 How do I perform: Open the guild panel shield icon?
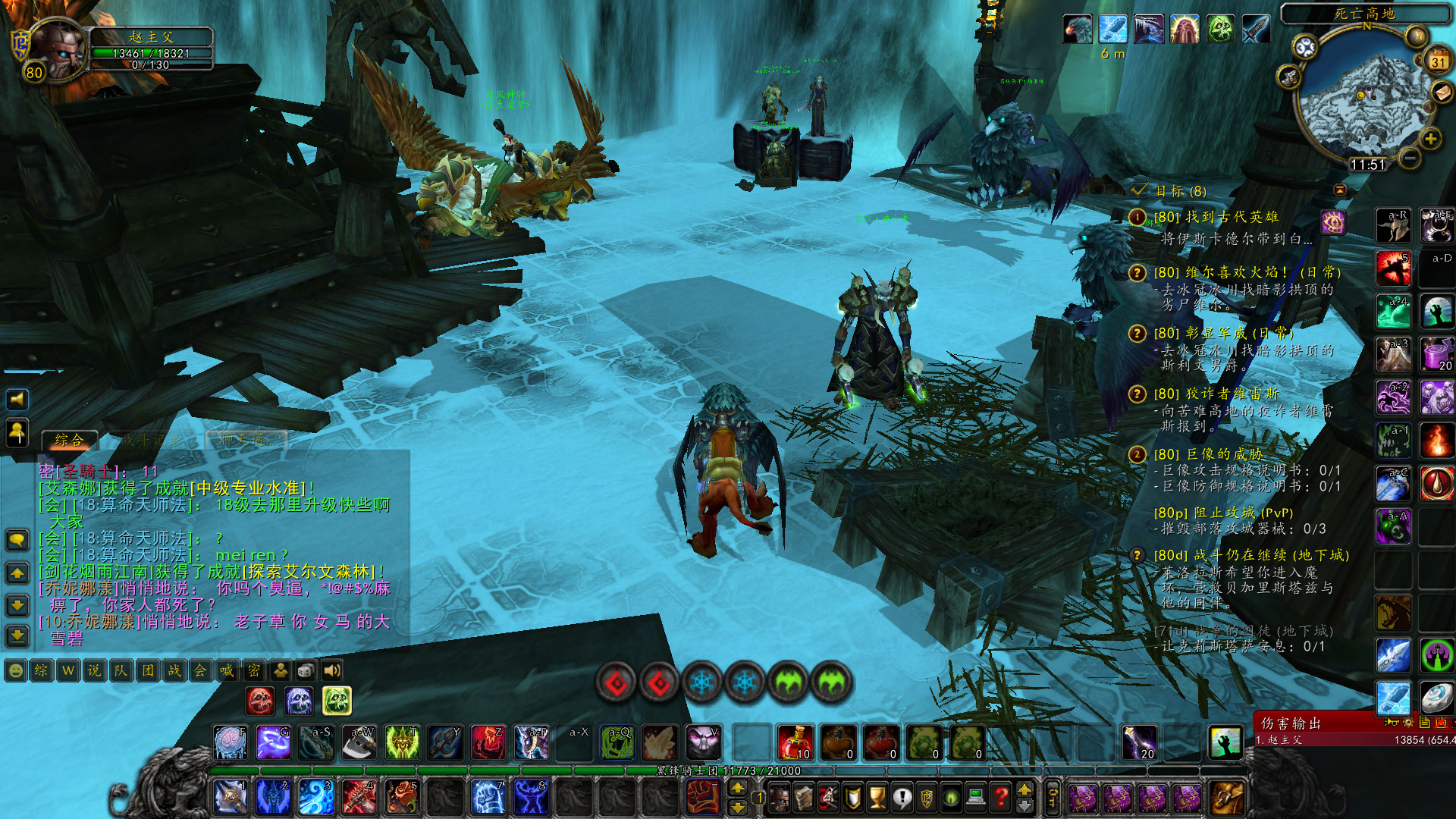[852, 797]
